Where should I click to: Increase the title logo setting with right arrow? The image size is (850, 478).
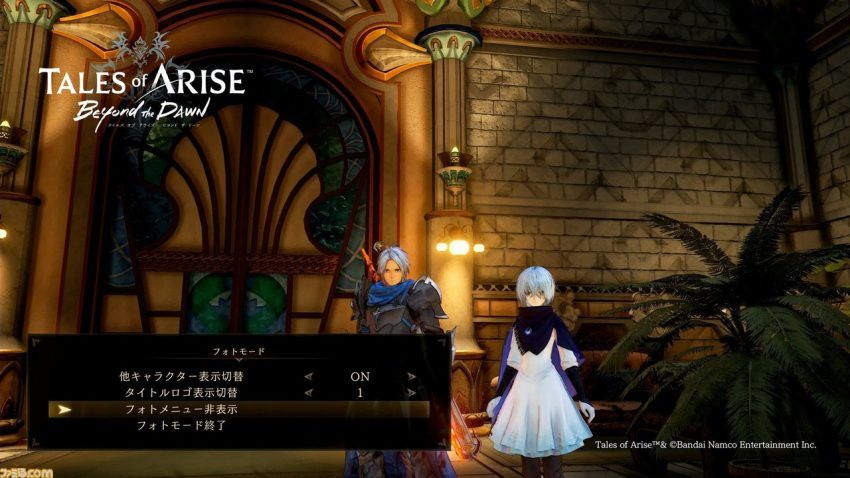point(411,393)
